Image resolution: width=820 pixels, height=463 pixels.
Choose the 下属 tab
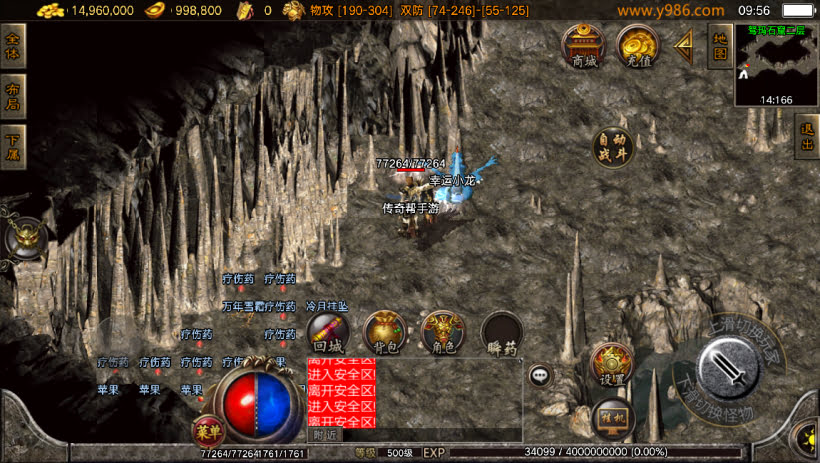pos(13,148)
